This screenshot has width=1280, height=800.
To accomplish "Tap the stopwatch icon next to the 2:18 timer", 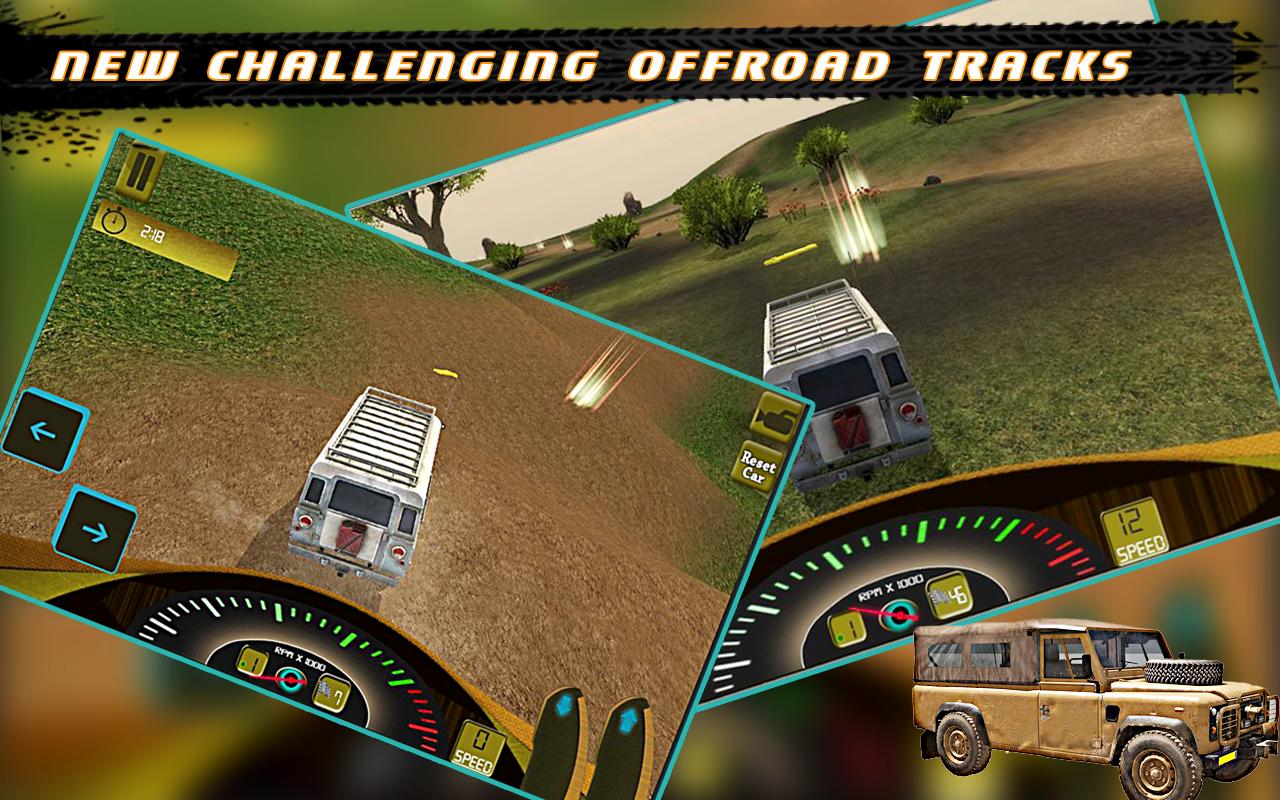I will pyautogui.click(x=113, y=222).
